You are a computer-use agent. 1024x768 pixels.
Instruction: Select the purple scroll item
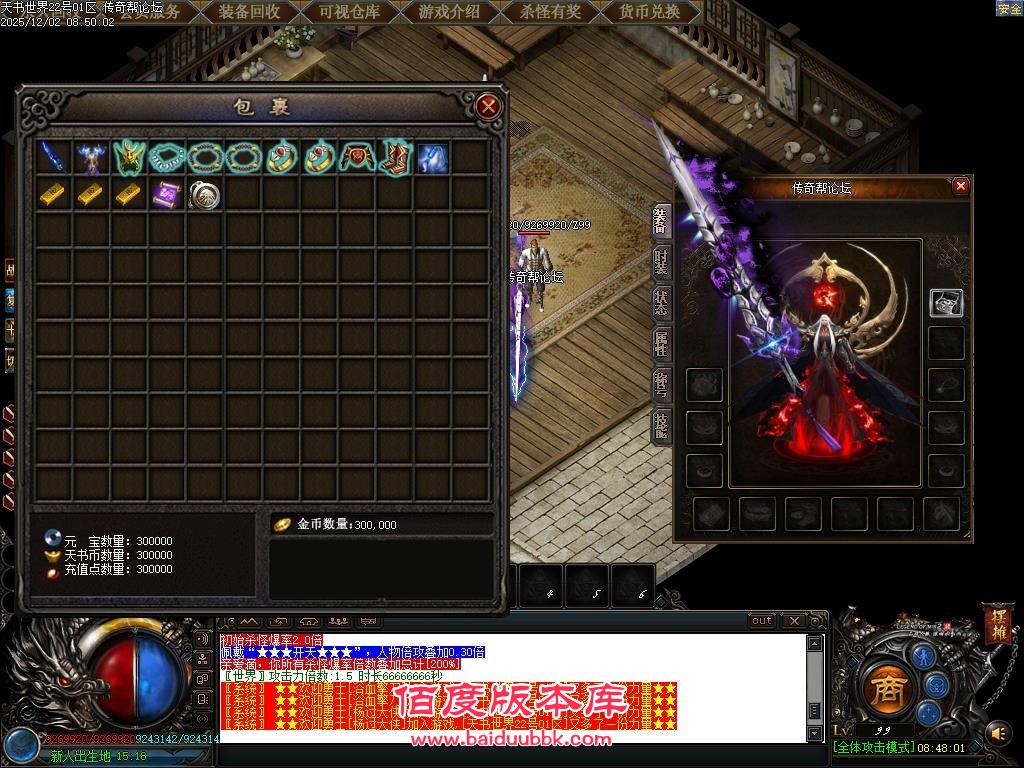(x=166, y=195)
